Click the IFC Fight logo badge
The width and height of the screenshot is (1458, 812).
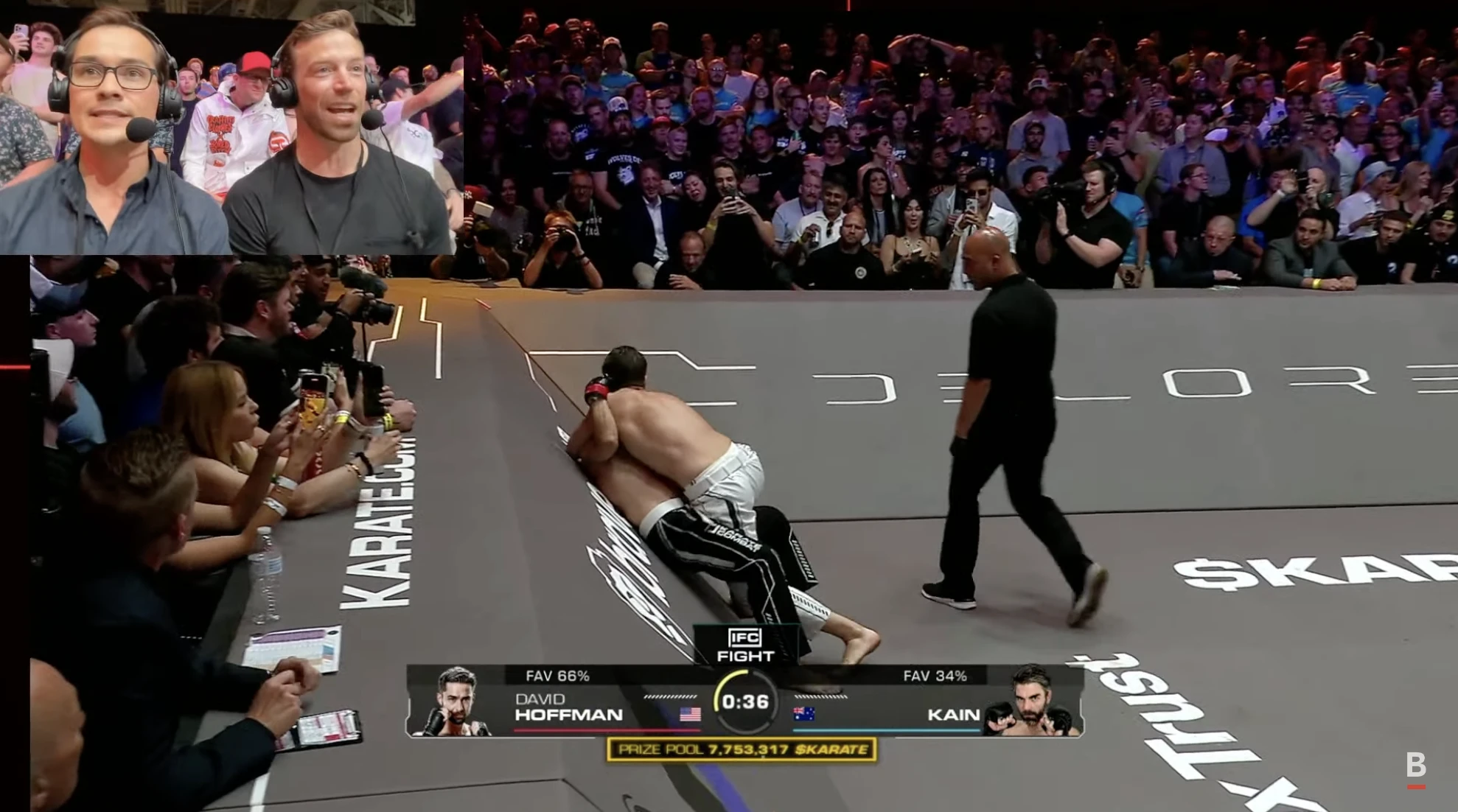(744, 645)
